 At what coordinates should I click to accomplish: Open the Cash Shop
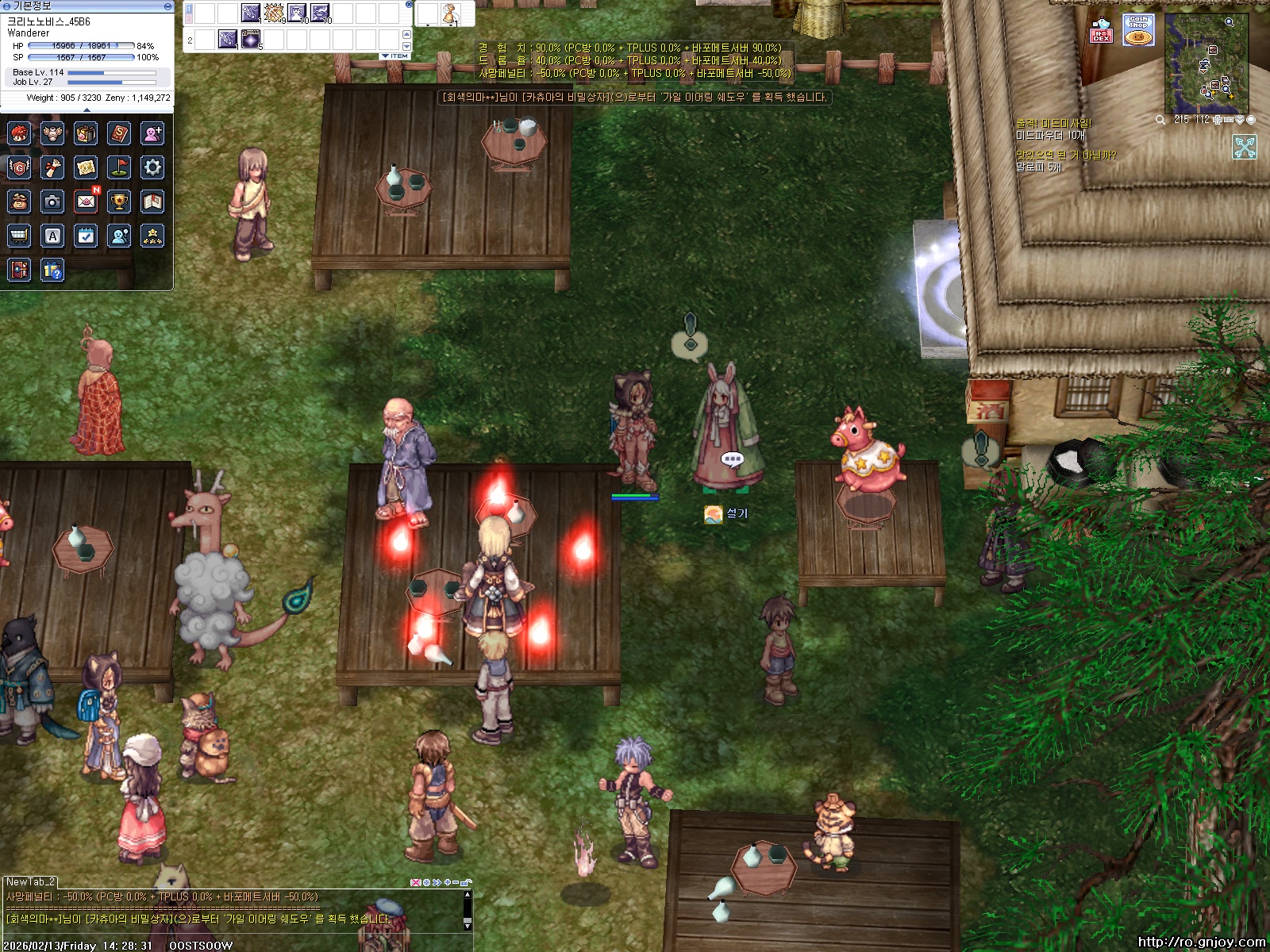click(x=1138, y=30)
